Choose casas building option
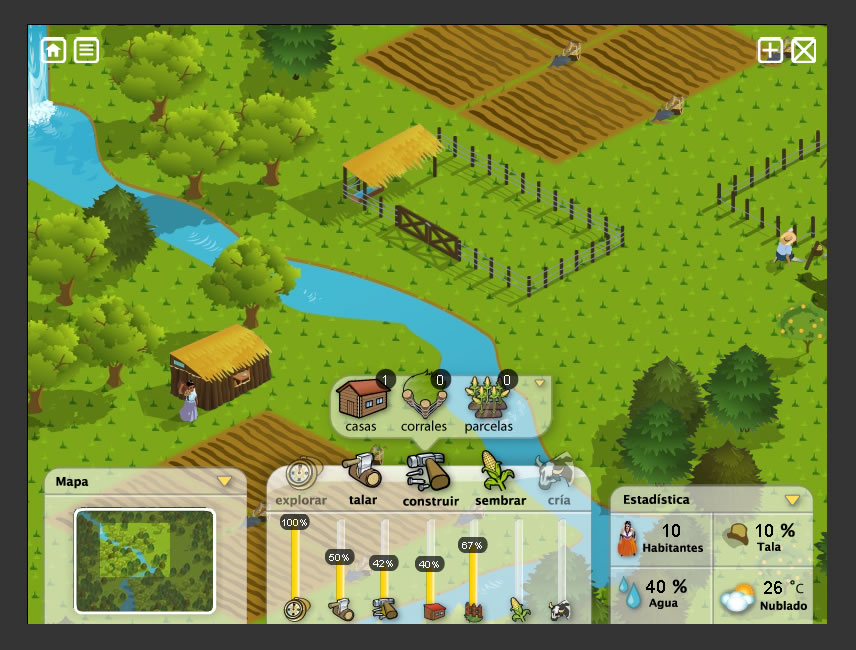The width and height of the screenshot is (856, 650). click(x=361, y=405)
